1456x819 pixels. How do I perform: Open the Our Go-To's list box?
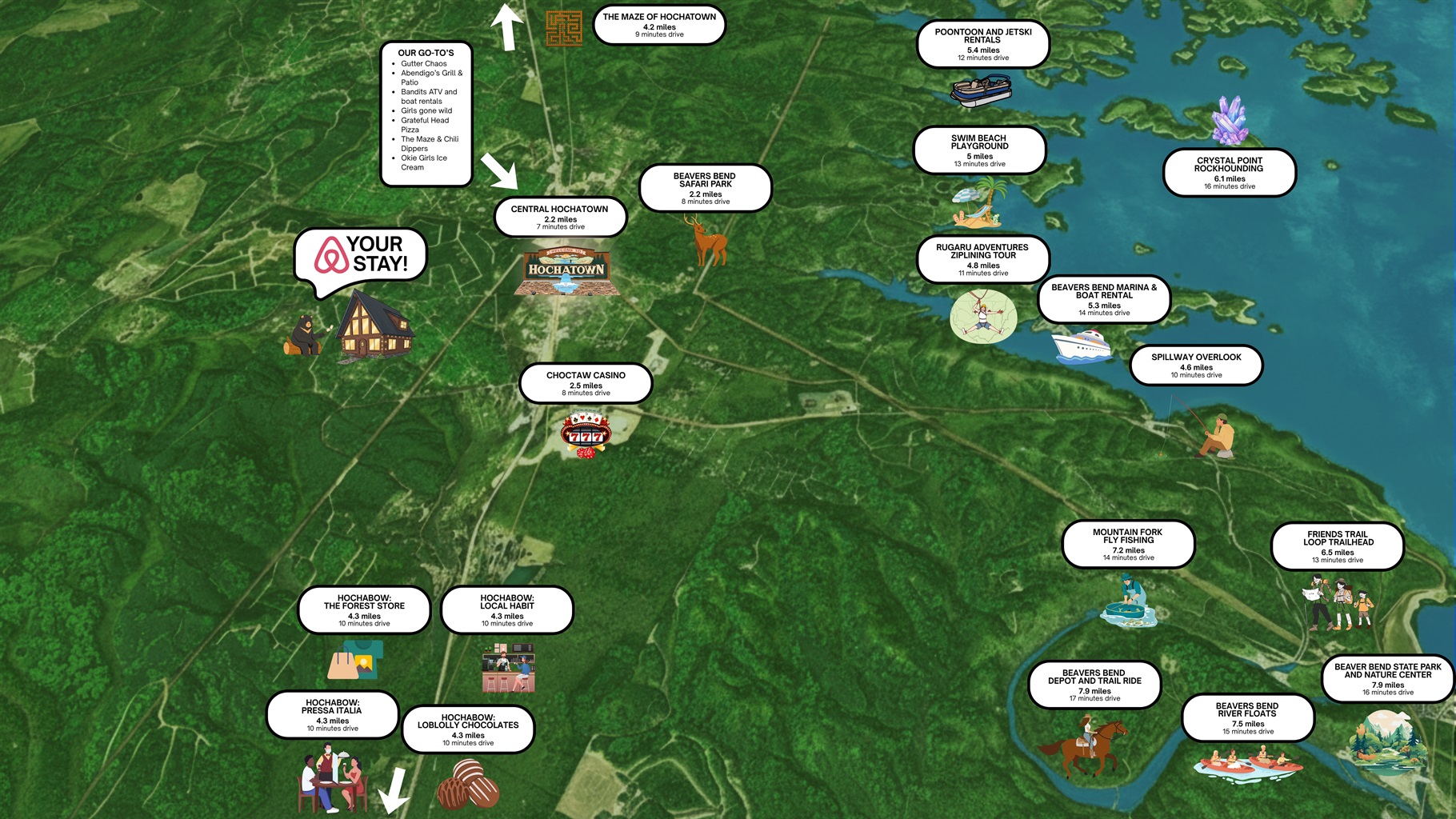426,113
